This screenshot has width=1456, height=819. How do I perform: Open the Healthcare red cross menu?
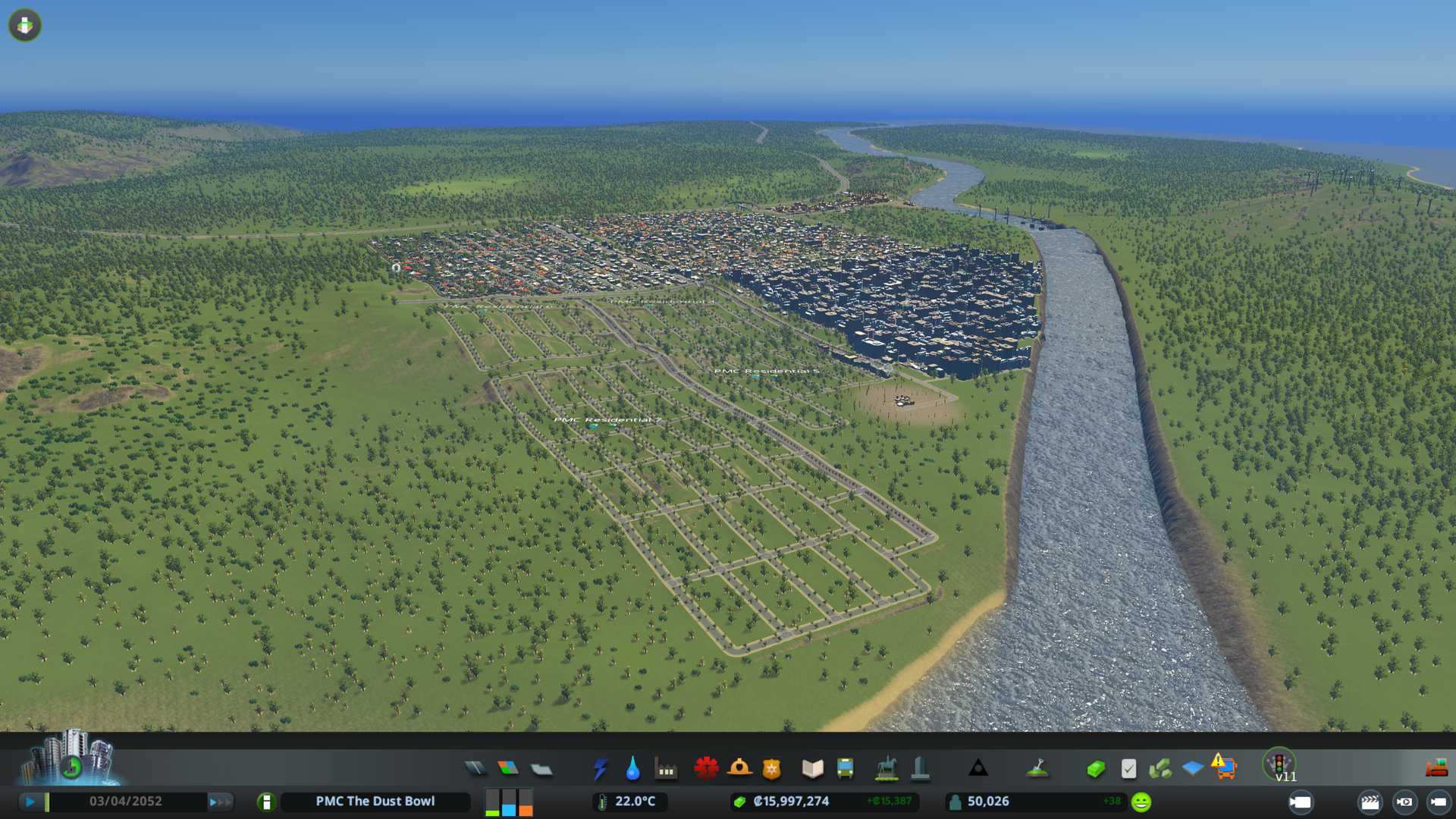click(706, 769)
